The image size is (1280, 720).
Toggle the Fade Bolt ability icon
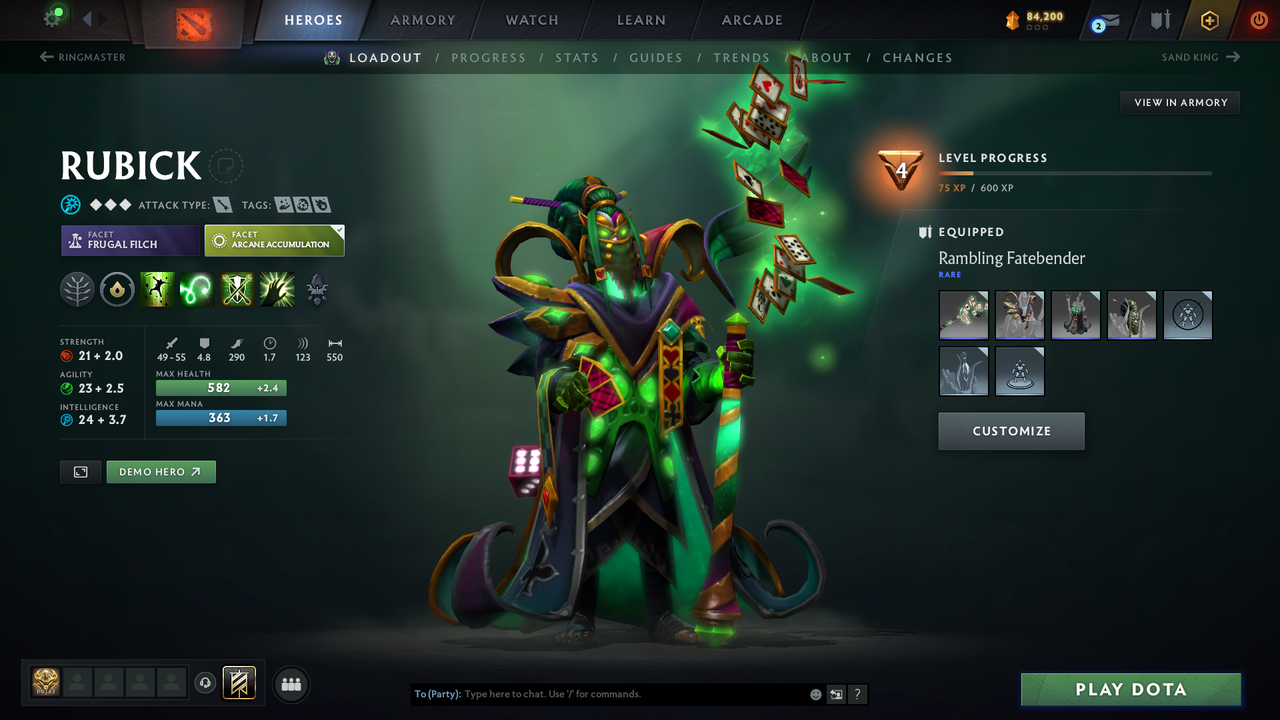coord(196,290)
